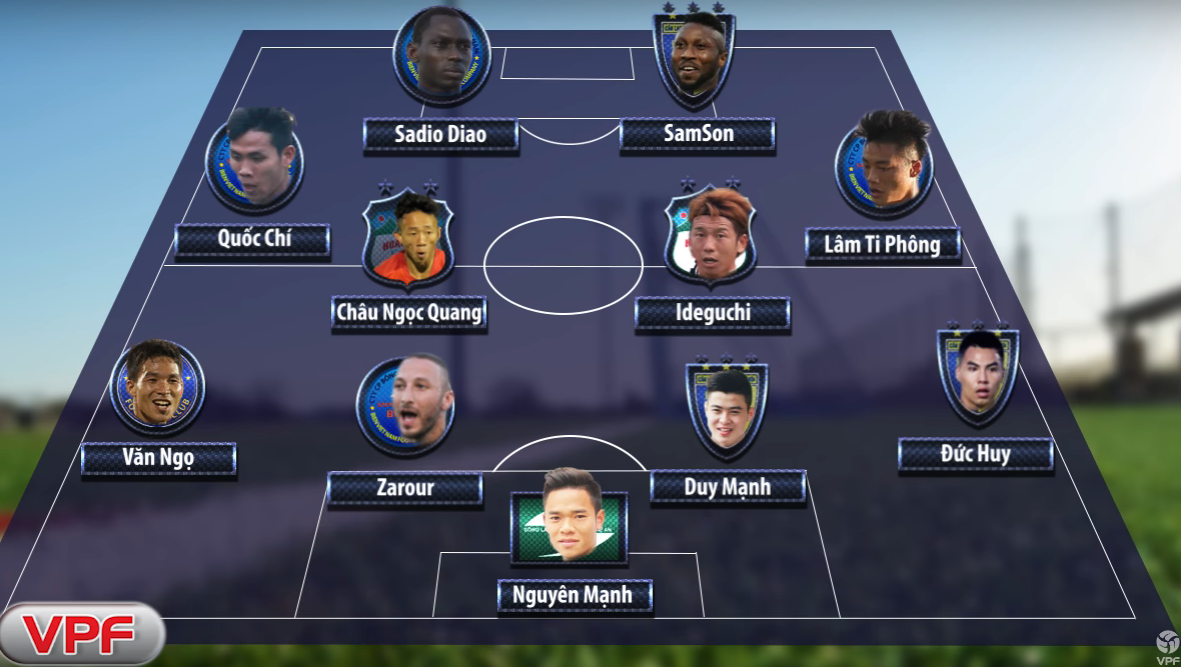The image size is (1181, 667).
Task: Click the Zarour name label
Action: coord(405,489)
